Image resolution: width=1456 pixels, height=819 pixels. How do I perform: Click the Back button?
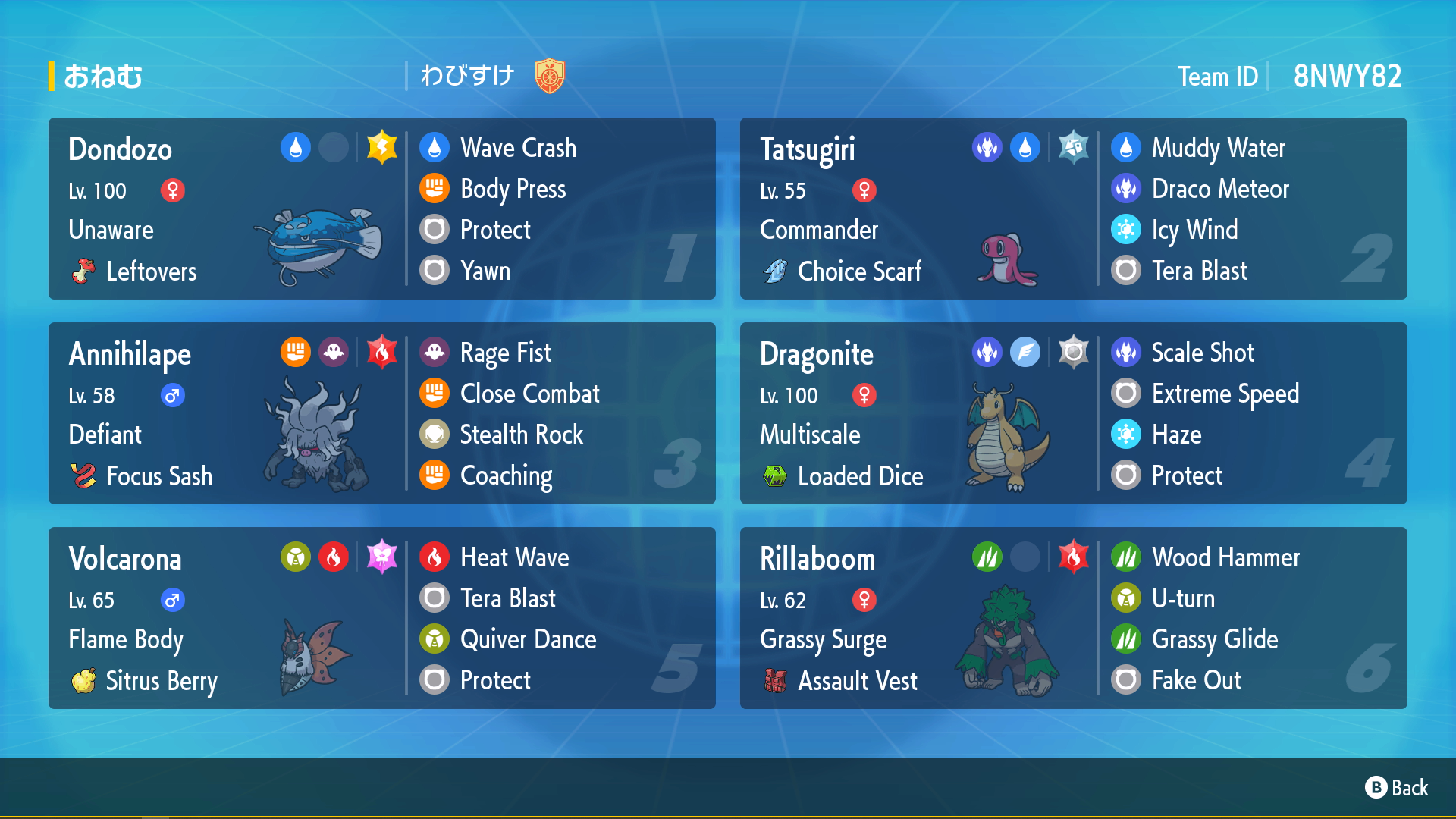pyautogui.click(x=1396, y=788)
